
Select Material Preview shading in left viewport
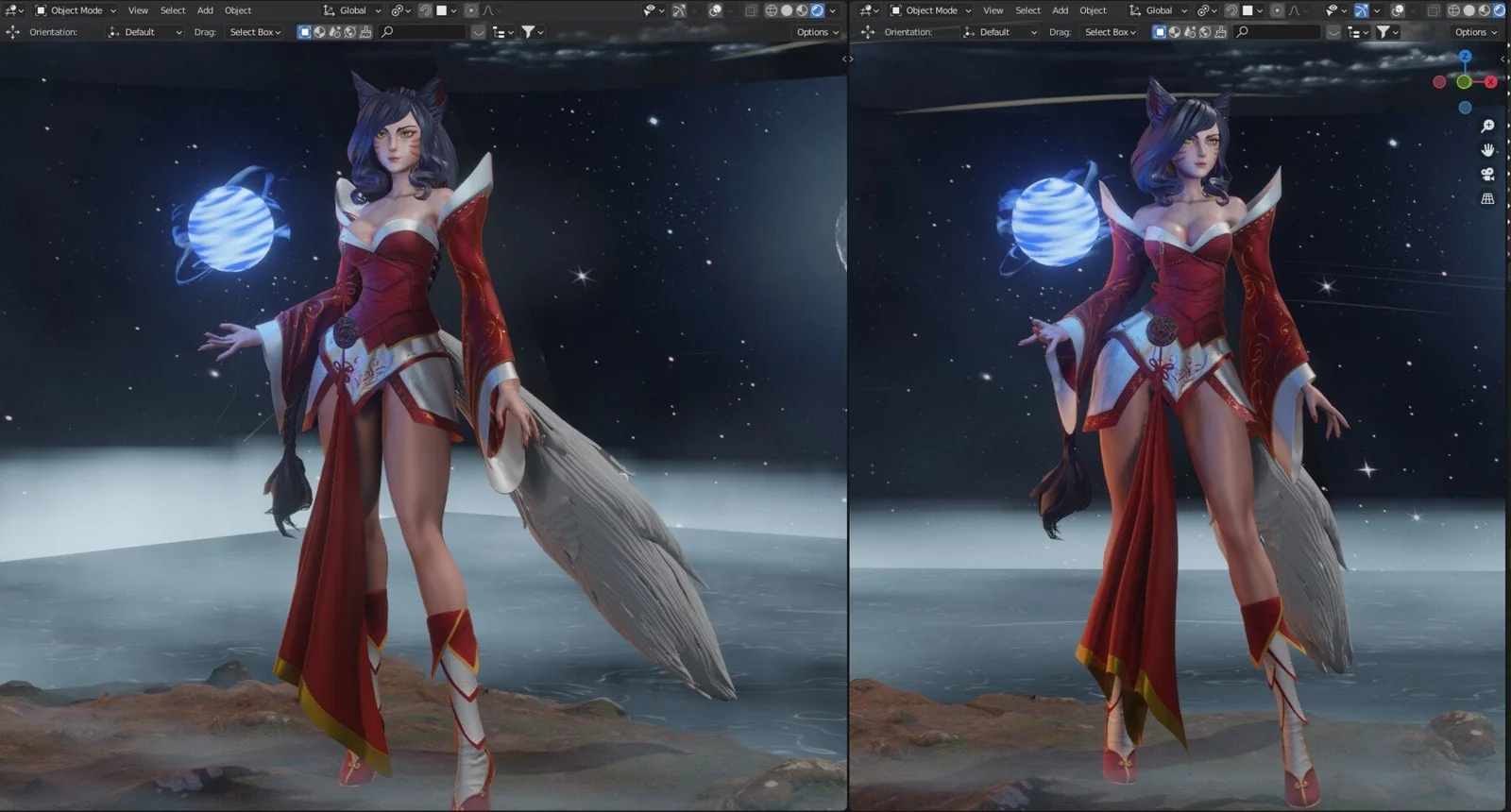click(801, 9)
